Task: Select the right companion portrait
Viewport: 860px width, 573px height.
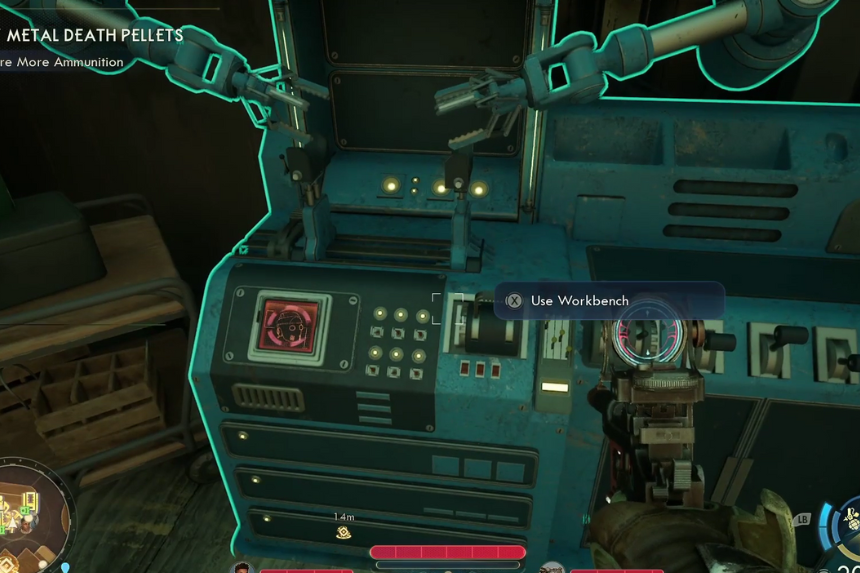Action: pos(552,567)
